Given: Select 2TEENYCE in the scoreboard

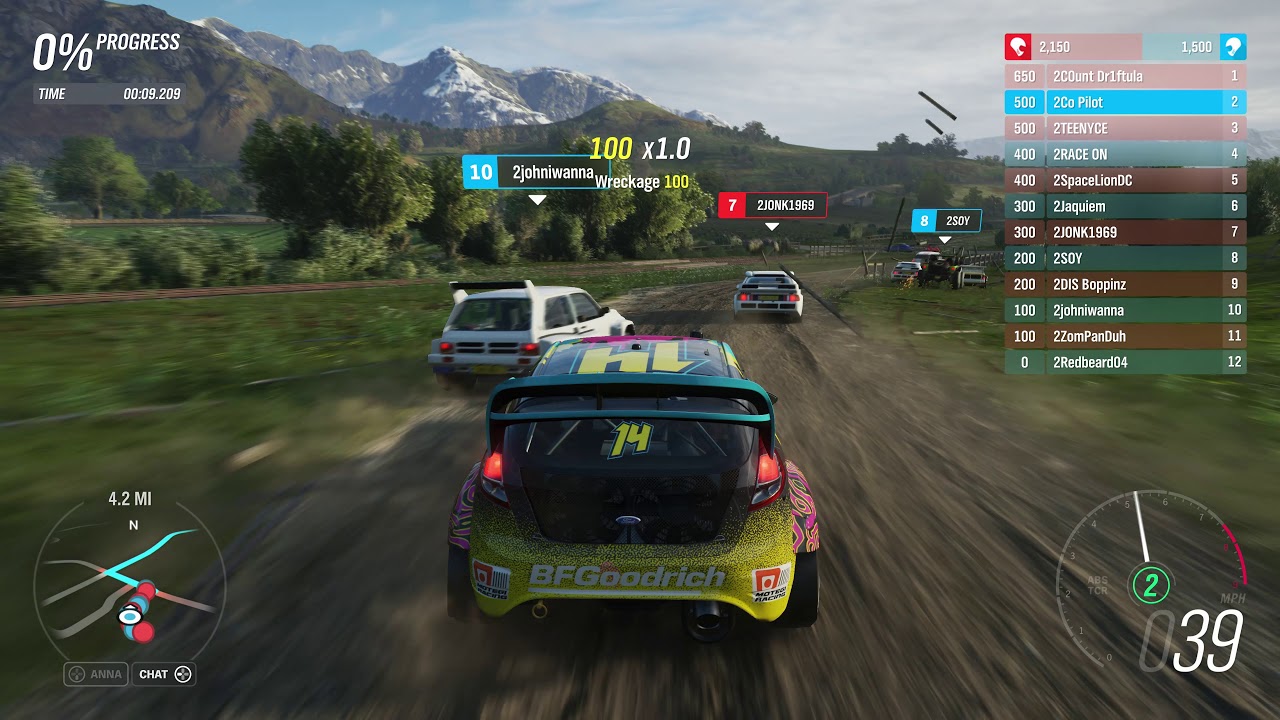Looking at the screenshot, I should click(1125, 128).
